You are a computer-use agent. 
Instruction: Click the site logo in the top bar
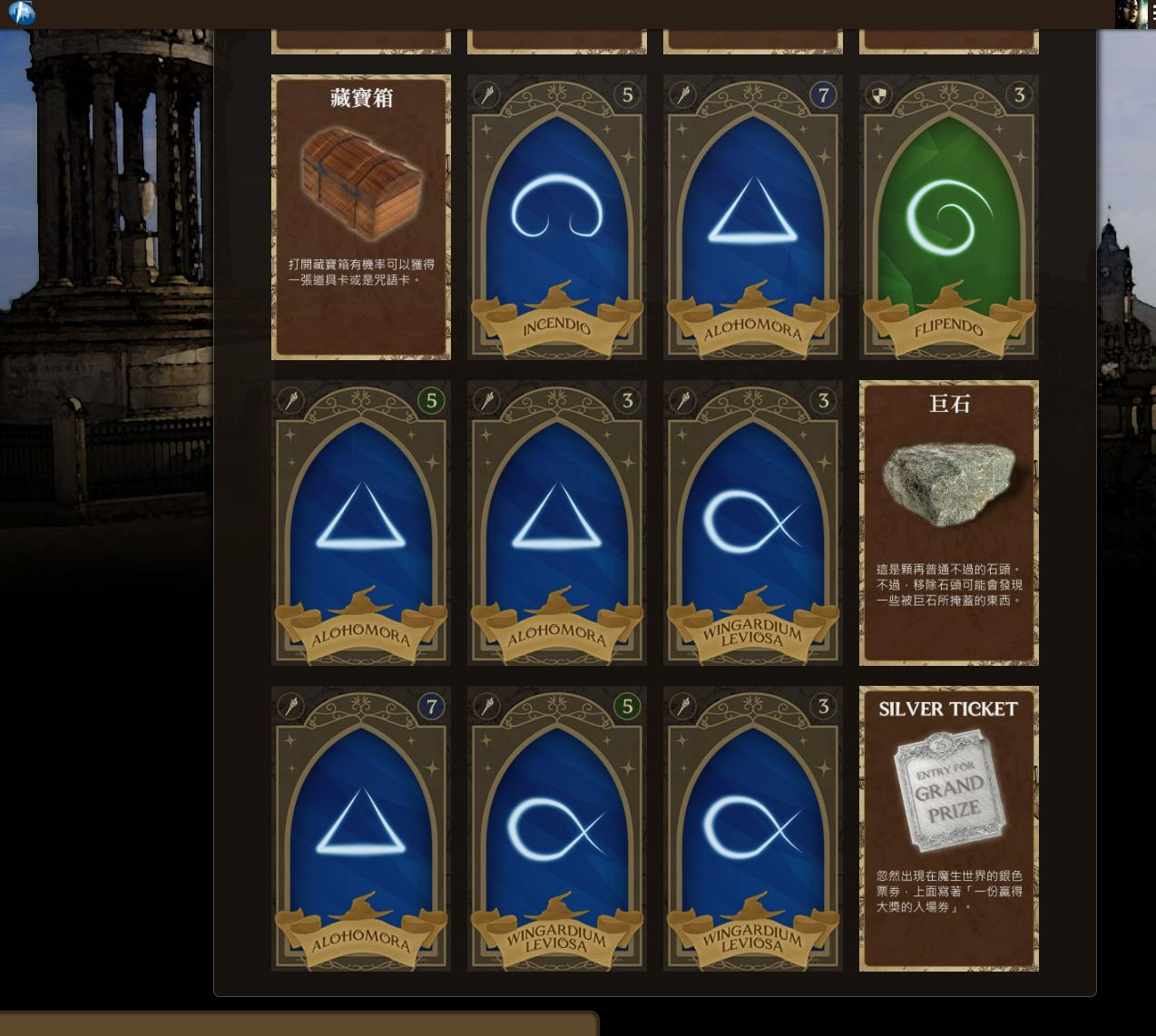click(22, 14)
